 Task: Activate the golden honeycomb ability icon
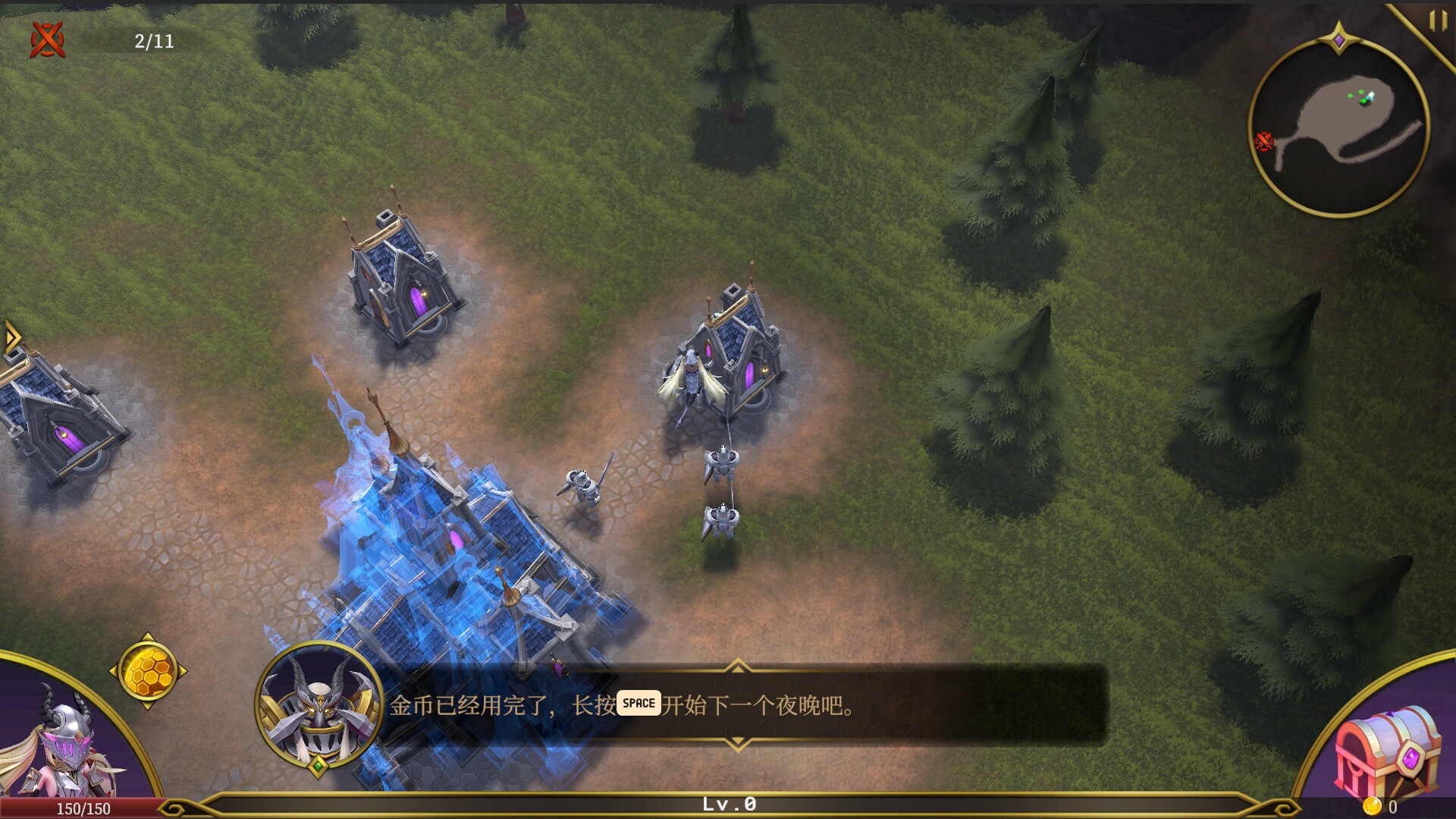click(x=148, y=671)
